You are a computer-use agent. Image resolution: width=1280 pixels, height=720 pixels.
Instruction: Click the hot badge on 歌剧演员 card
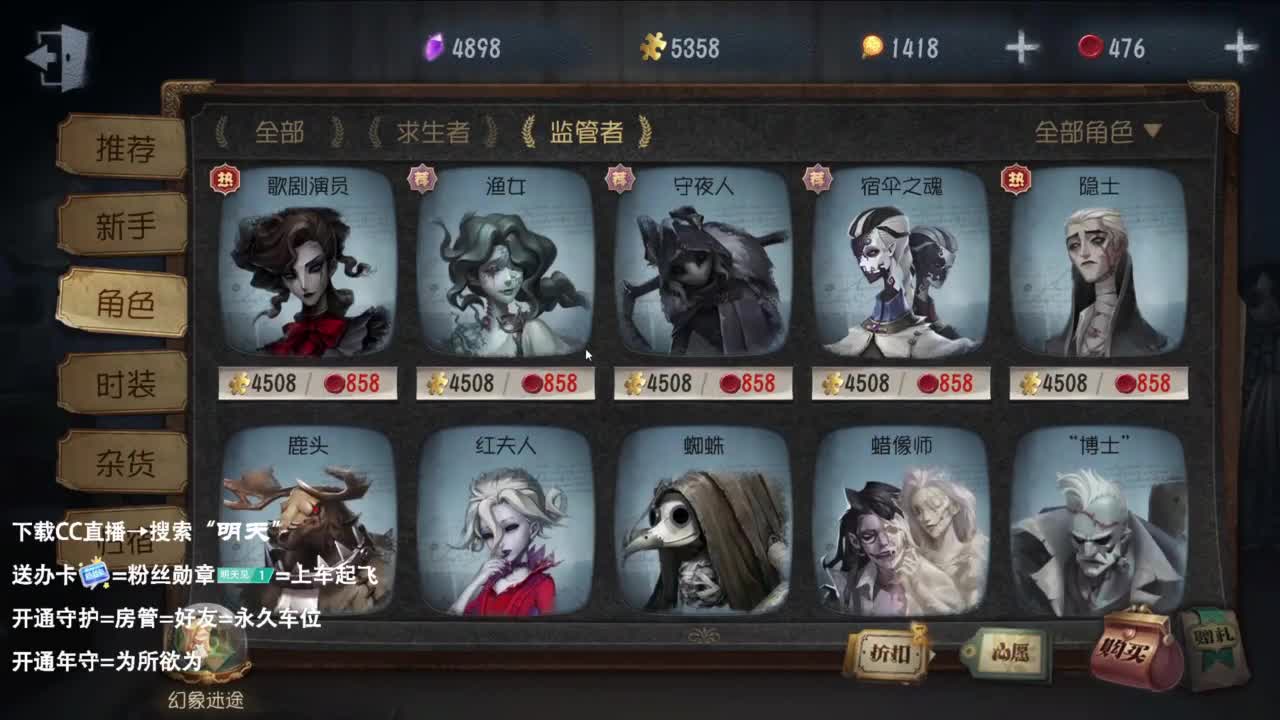click(227, 176)
